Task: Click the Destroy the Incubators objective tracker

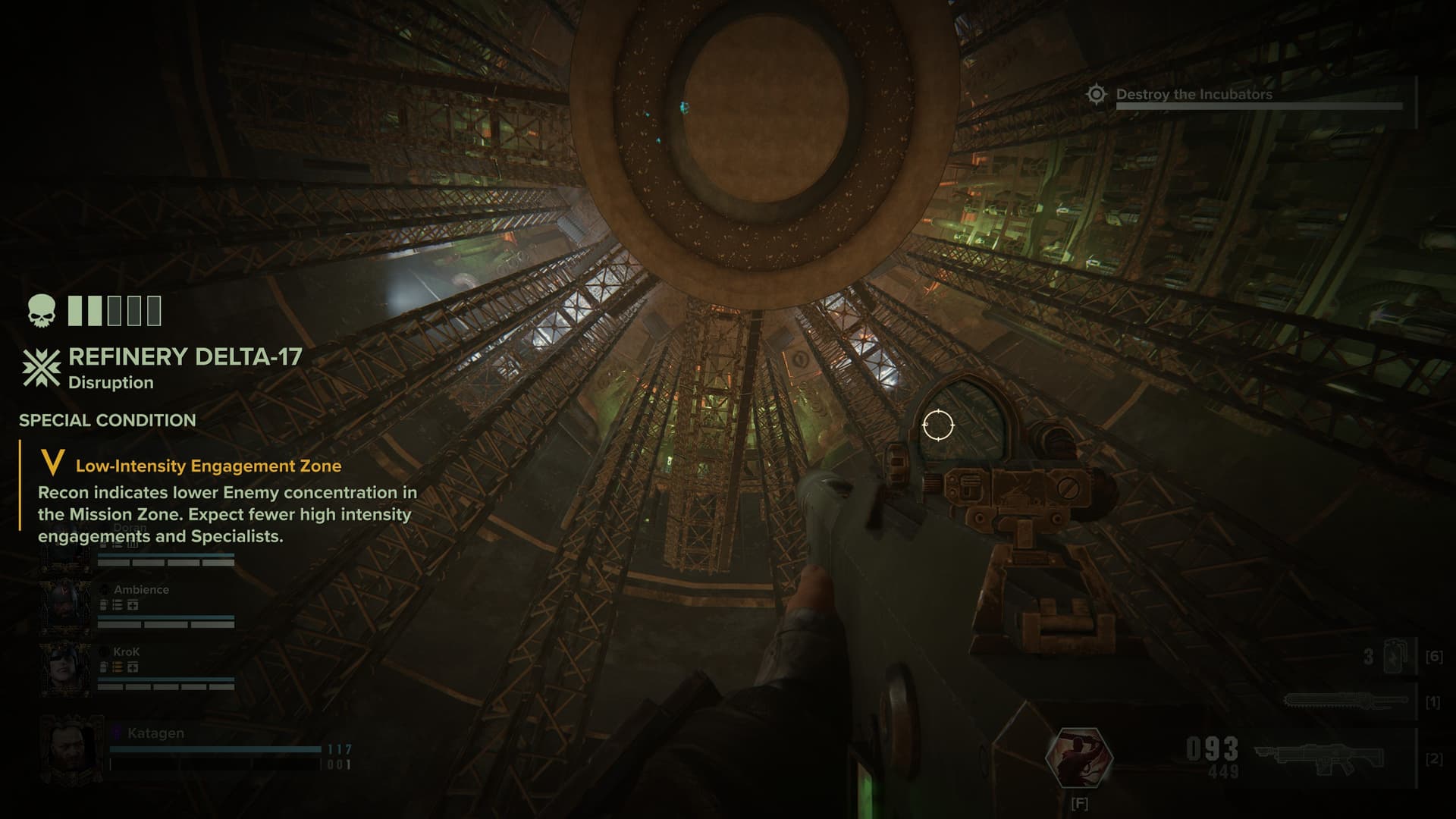Action: [x=1194, y=95]
